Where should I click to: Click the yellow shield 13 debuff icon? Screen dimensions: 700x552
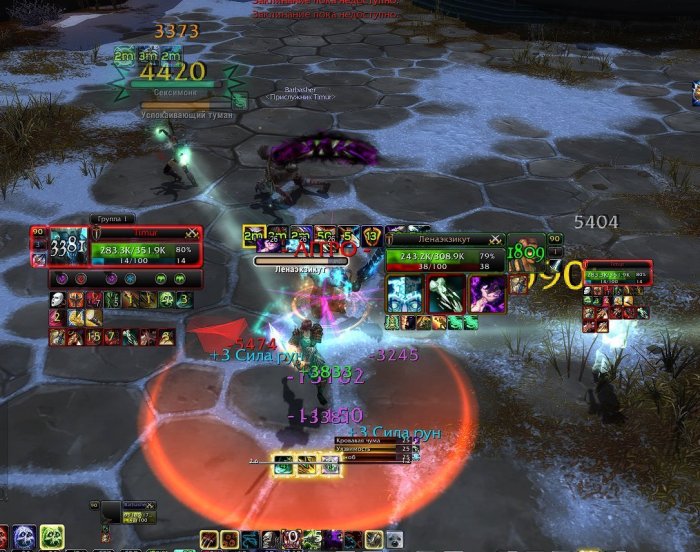[x=373, y=237]
